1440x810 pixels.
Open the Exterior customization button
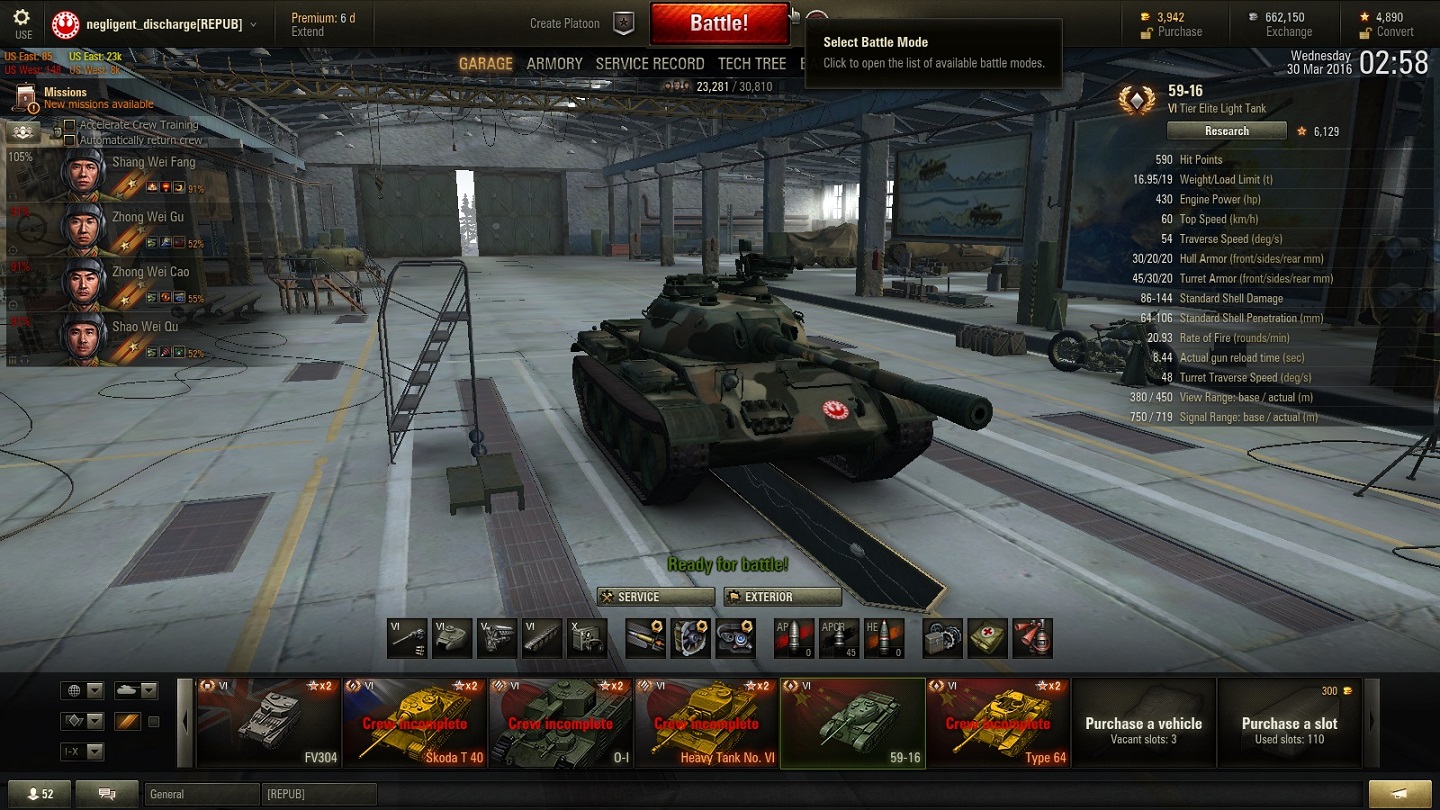[x=782, y=597]
